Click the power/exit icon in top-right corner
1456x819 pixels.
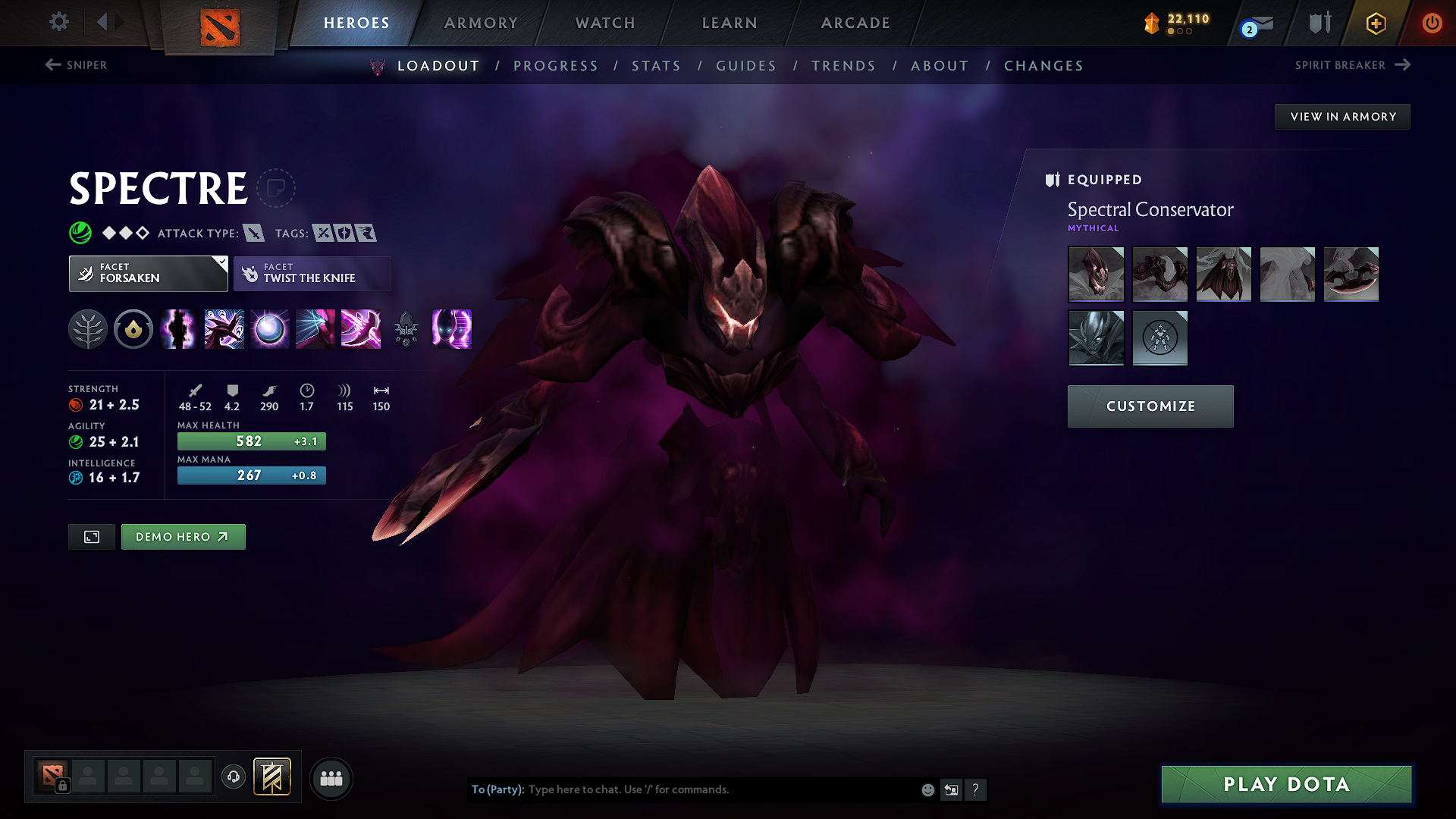point(1432,22)
